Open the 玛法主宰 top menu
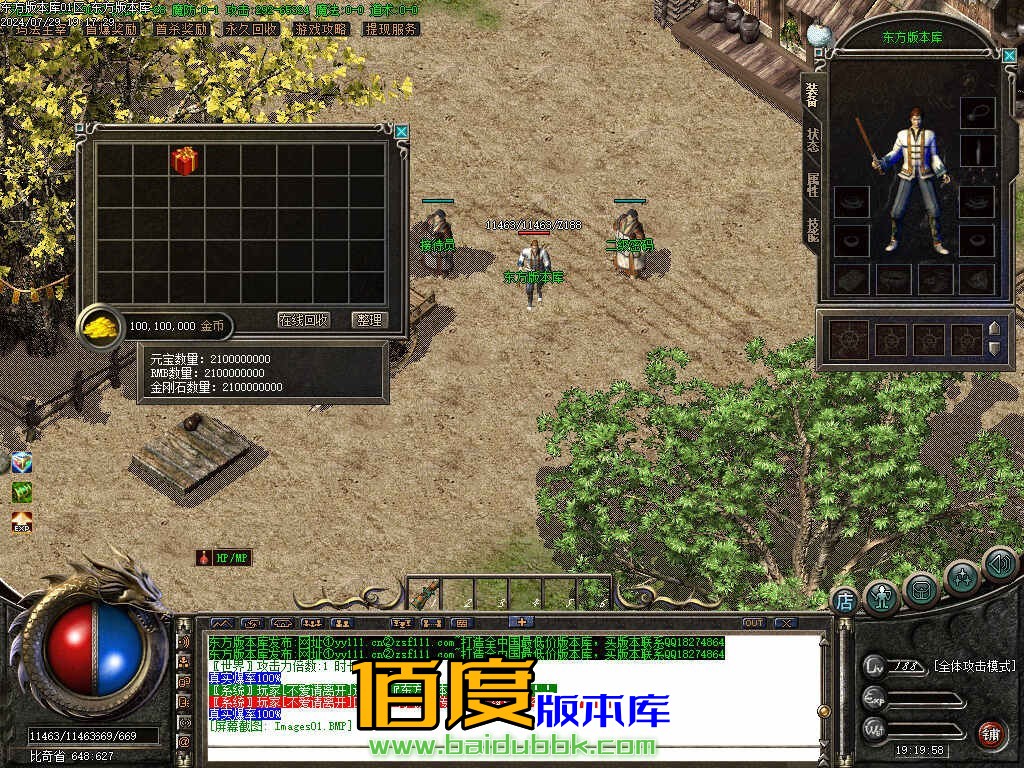This screenshot has width=1024, height=768. [42, 30]
